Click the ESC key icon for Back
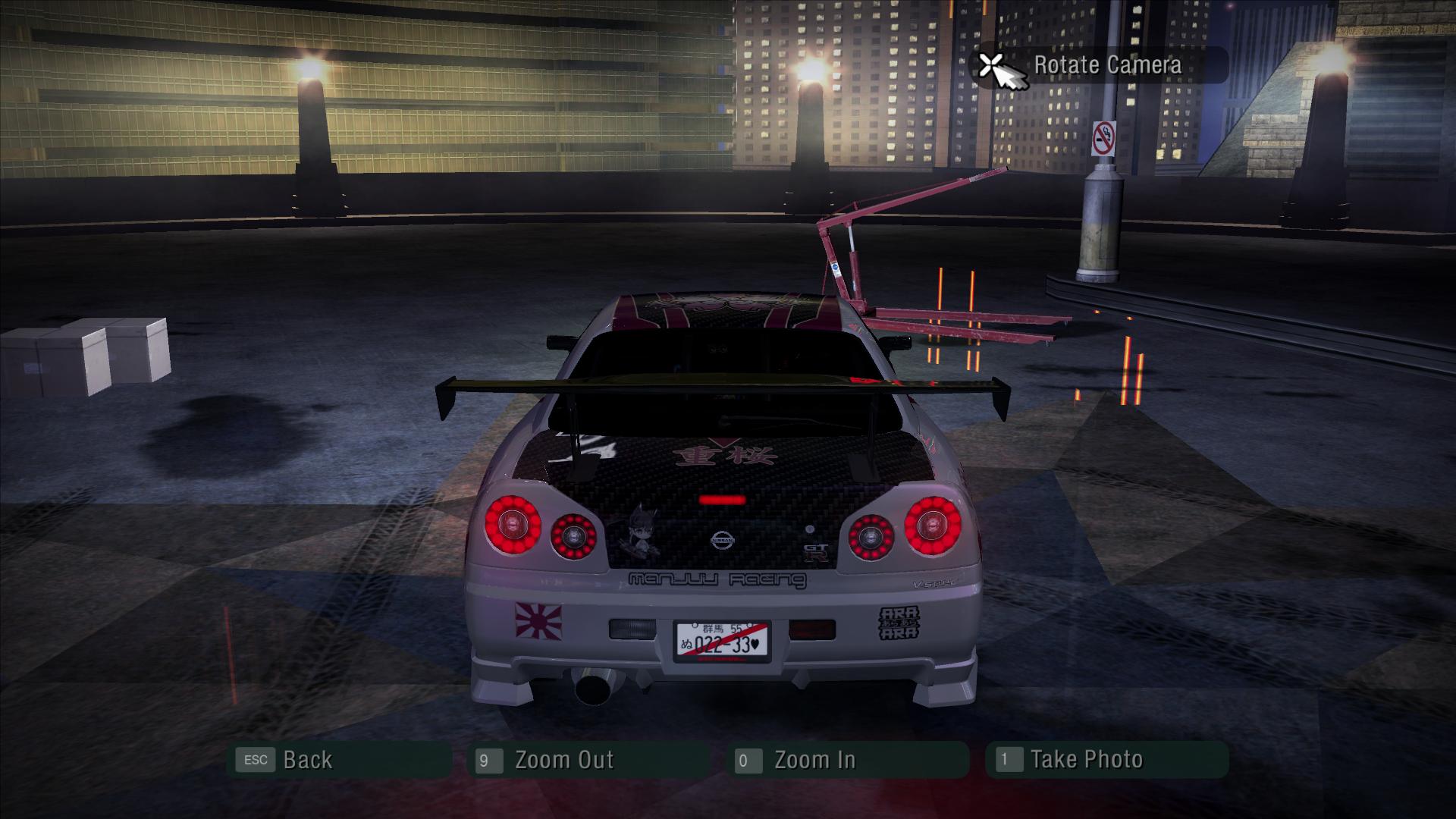 coord(256,759)
